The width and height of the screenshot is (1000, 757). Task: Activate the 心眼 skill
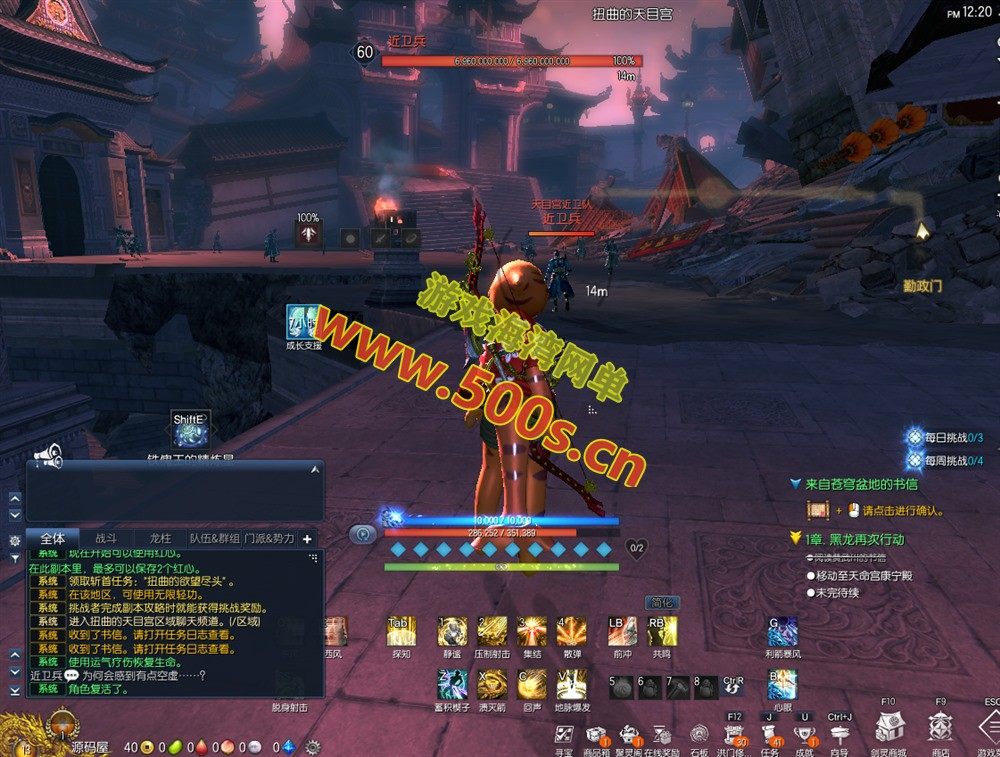pos(782,685)
